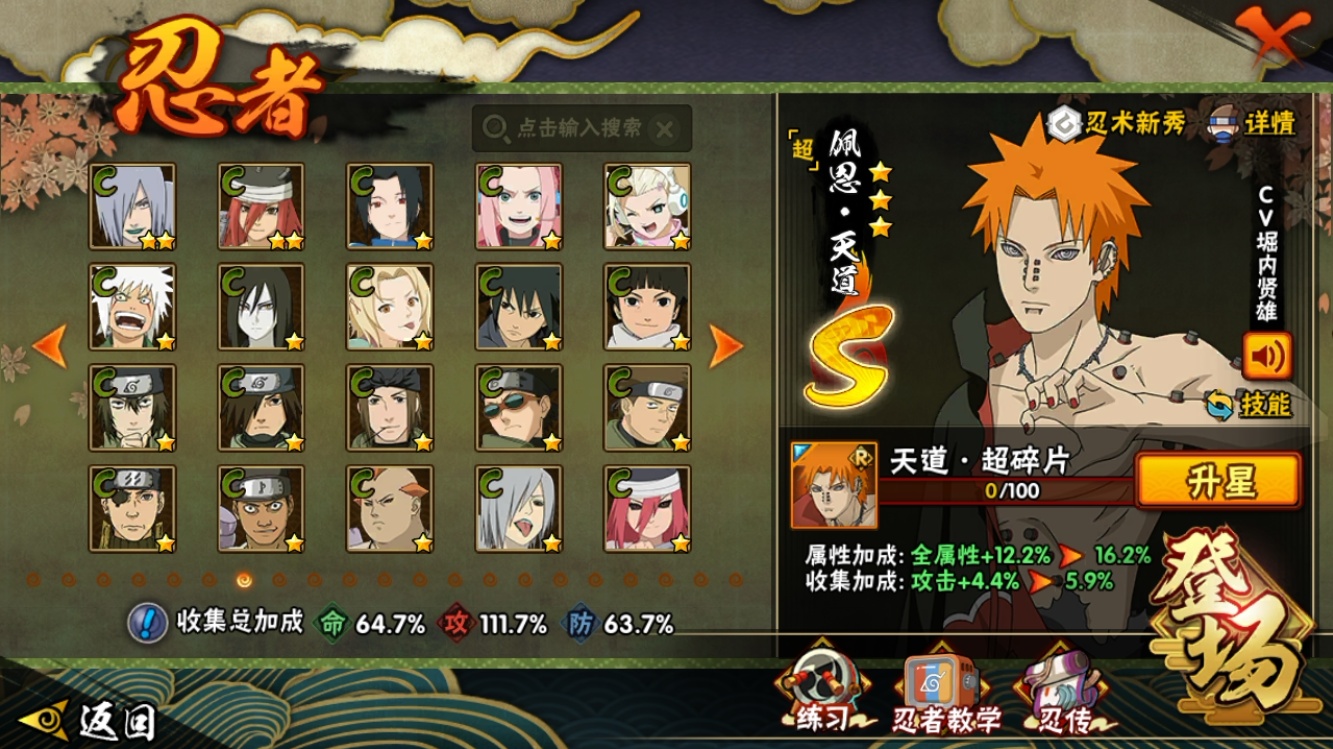Viewport: 1333px width, 749px height.
Task: Select the eyepatch ninja portrait
Action: [133, 508]
